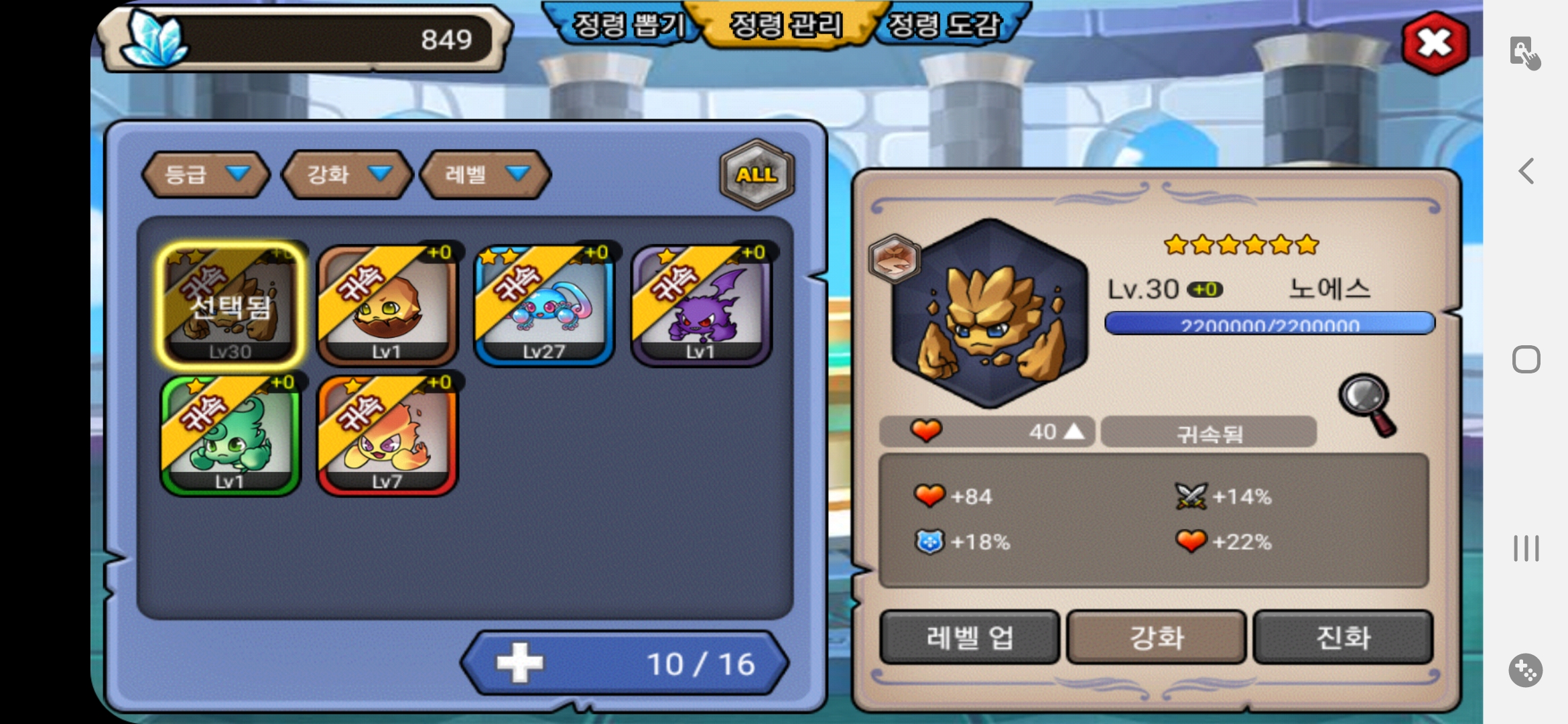This screenshot has width=1568, height=724.
Task: Close the spirit management screen
Action: 1435,43
